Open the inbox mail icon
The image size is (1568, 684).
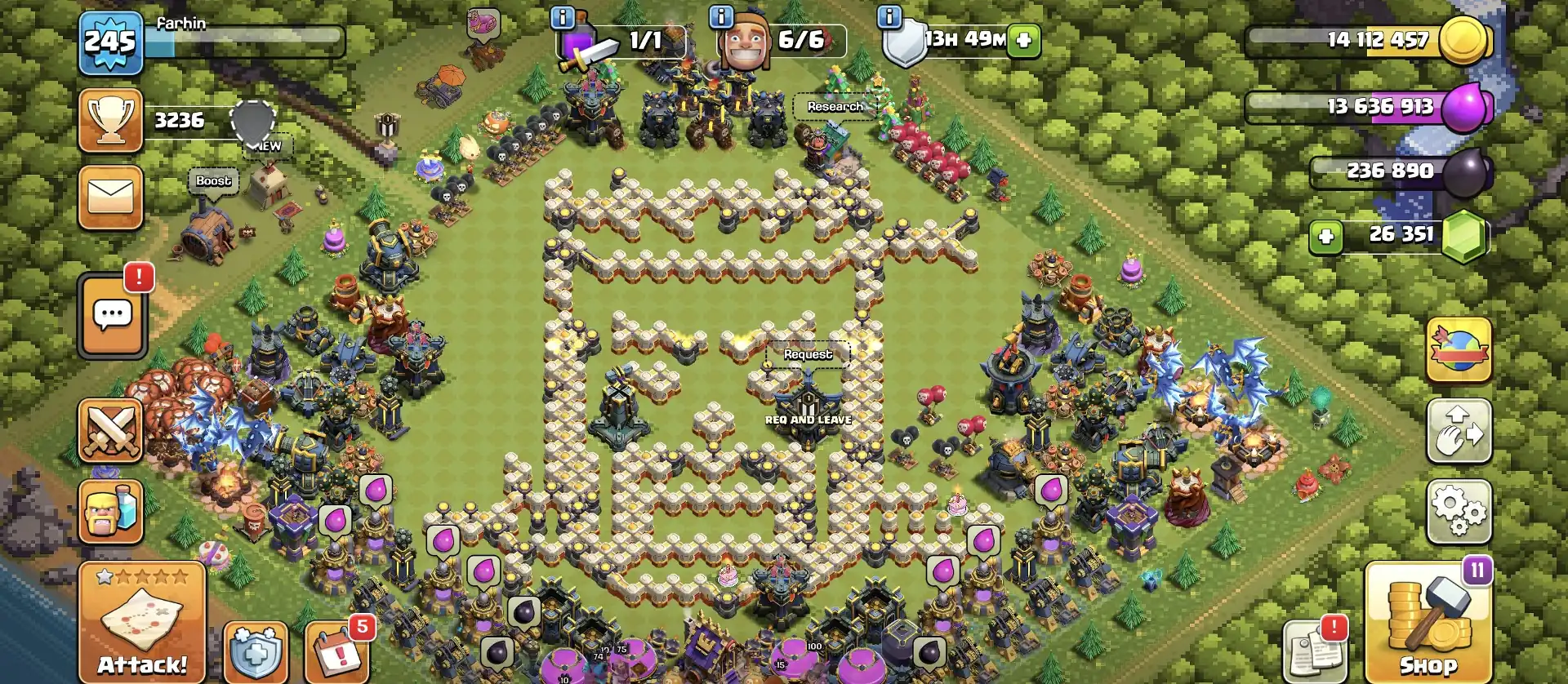point(112,197)
